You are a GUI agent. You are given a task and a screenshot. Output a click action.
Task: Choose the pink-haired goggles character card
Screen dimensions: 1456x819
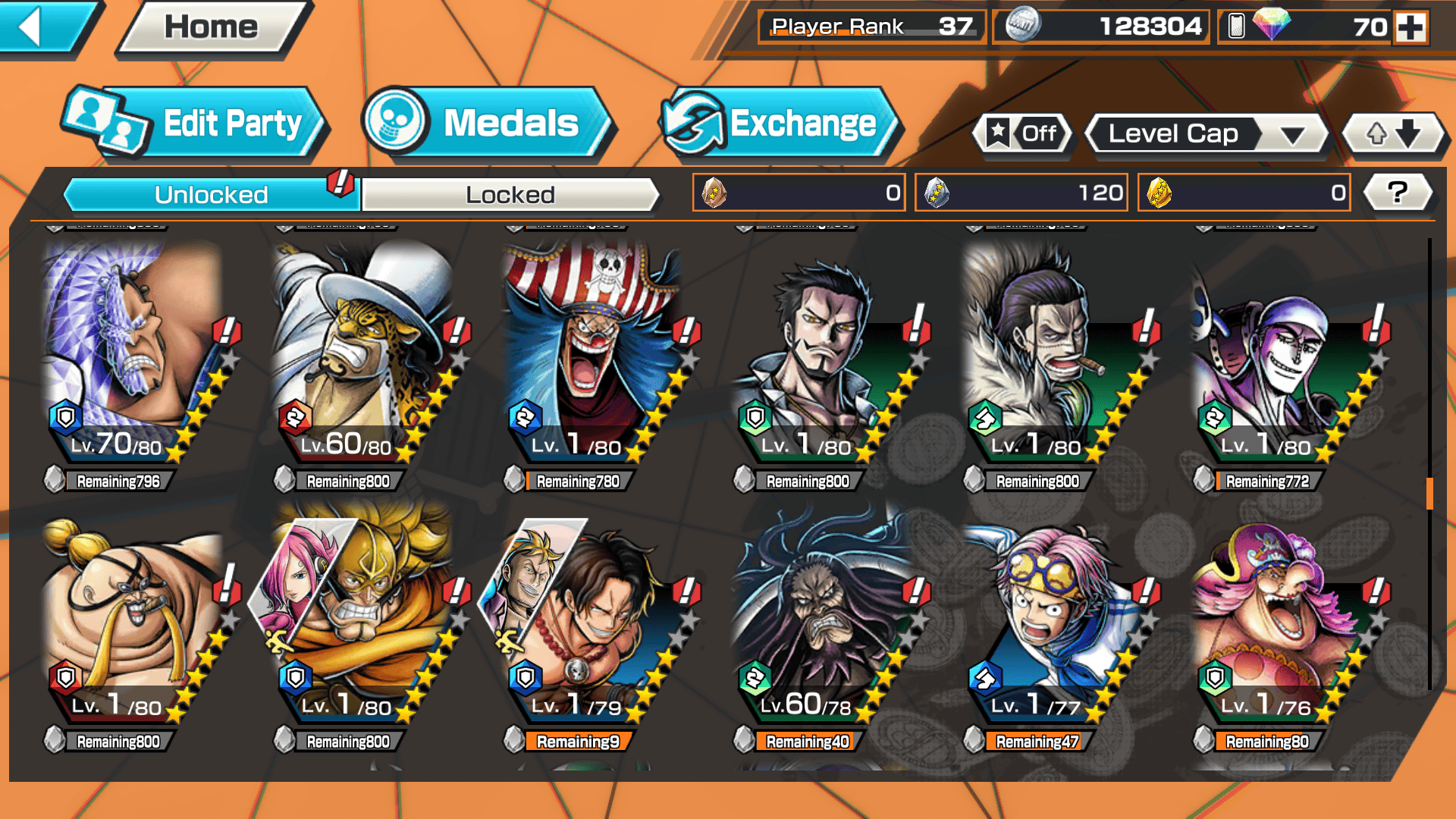click(1053, 614)
